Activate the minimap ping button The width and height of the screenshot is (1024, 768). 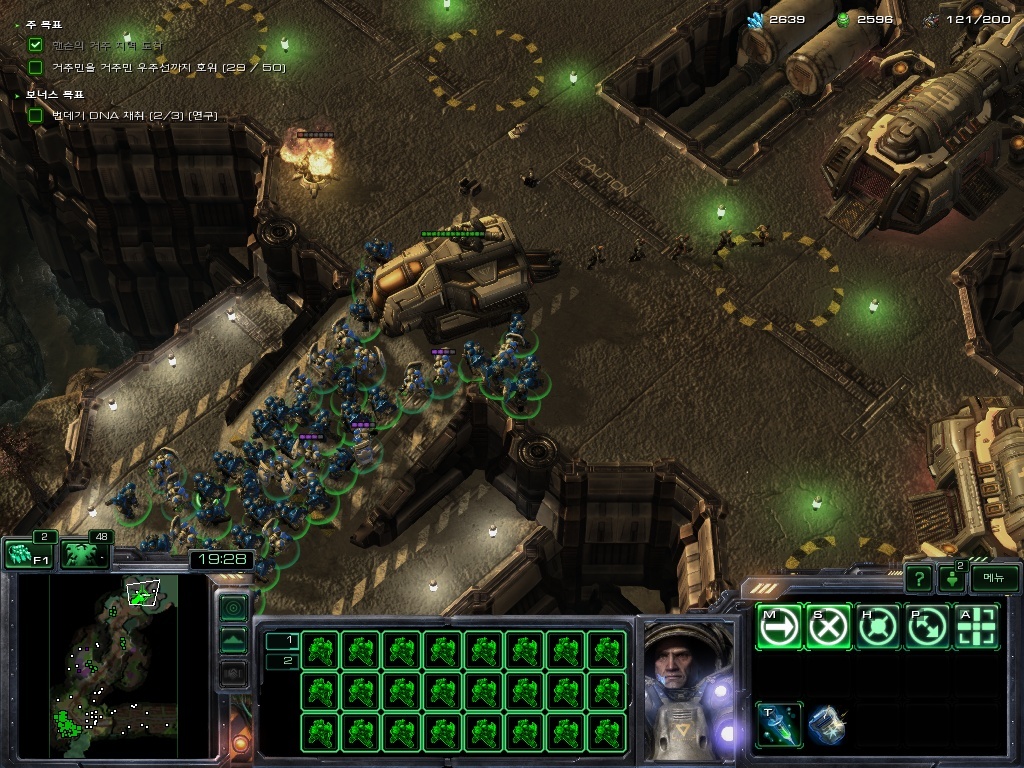tap(233, 607)
